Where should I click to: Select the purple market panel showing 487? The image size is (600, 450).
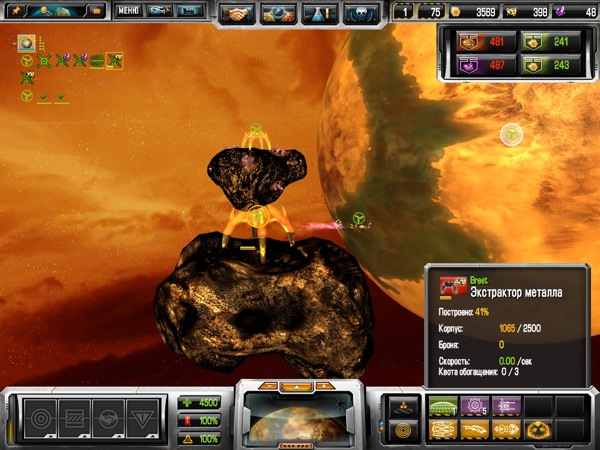(480, 65)
